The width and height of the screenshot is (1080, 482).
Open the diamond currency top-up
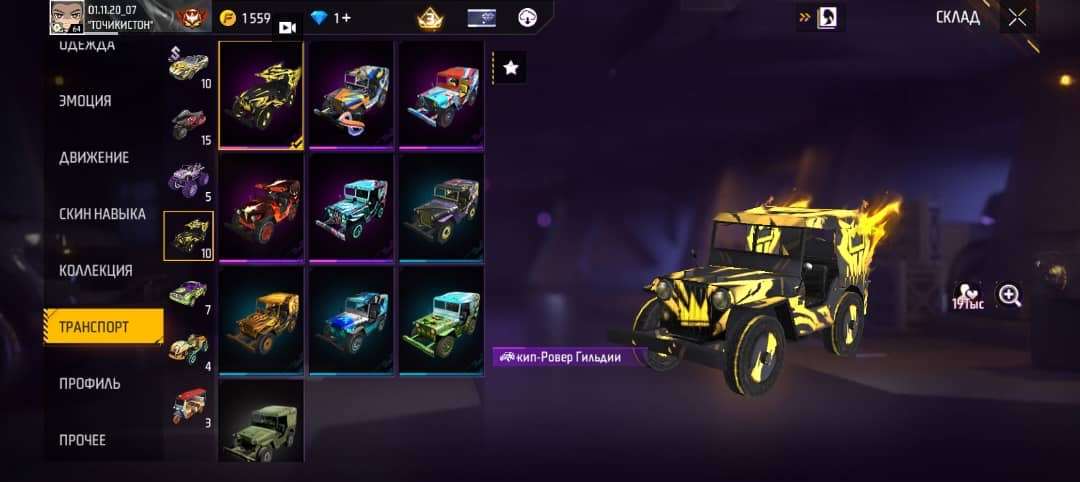332,18
